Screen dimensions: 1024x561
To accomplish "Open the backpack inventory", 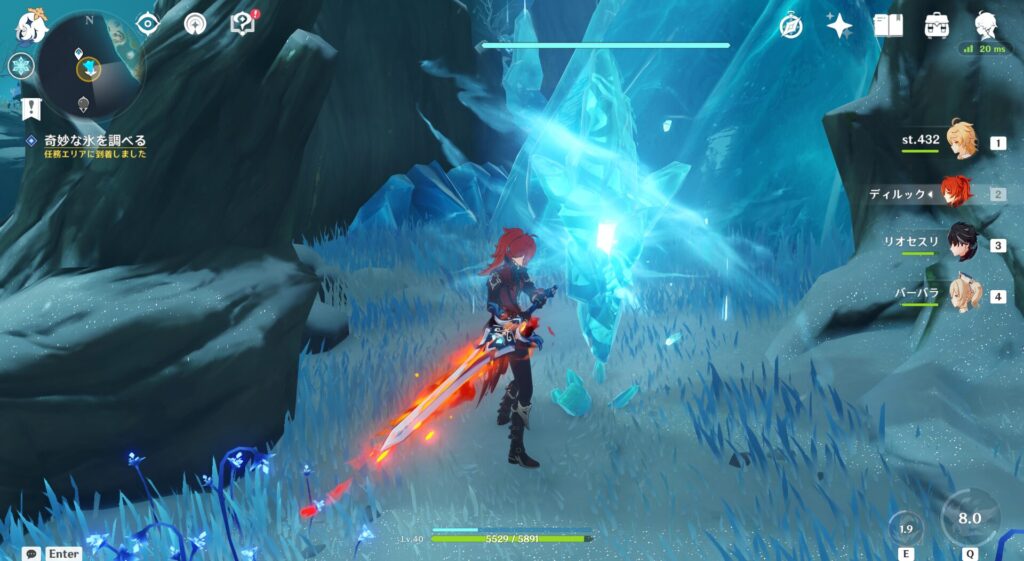I will (937, 25).
